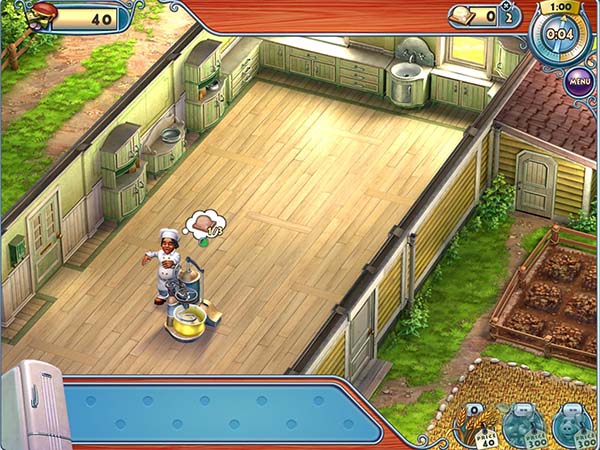The width and height of the screenshot is (600, 450).
Task: Open the purple MENU button
Action: point(579,79)
